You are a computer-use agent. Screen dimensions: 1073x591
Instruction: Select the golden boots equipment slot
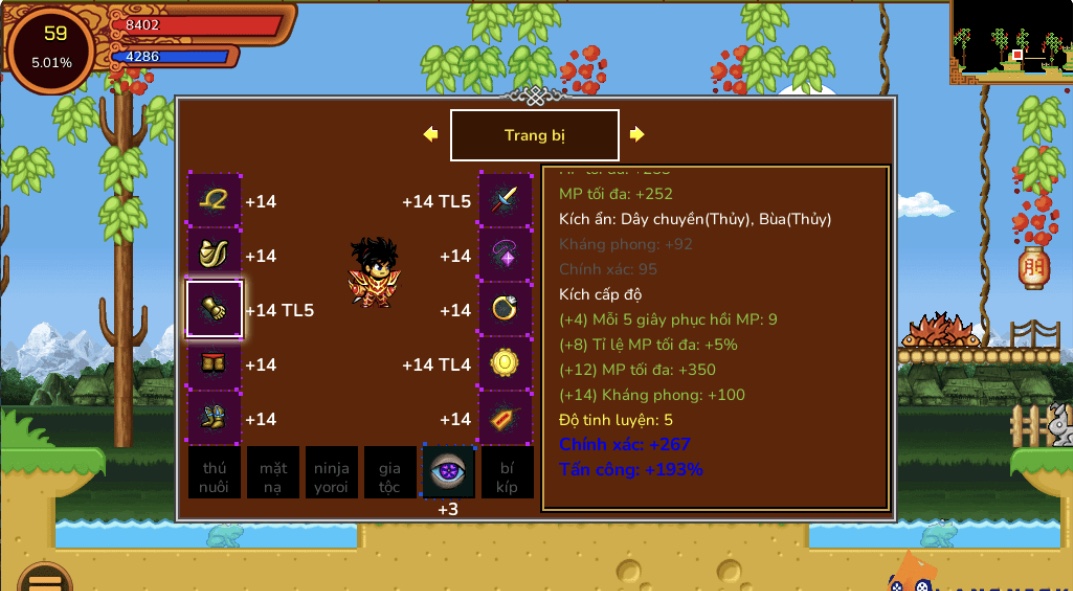(x=214, y=418)
